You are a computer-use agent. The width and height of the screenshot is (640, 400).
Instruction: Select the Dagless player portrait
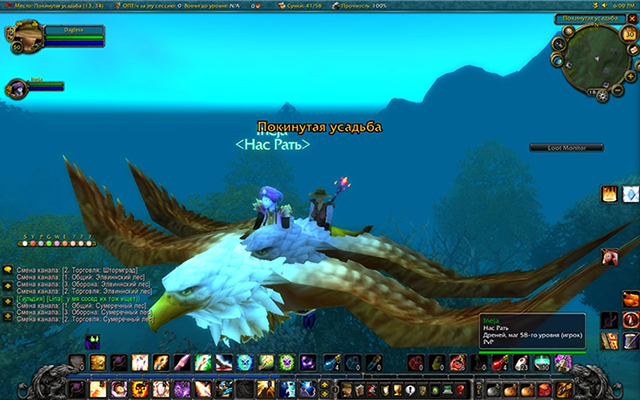22,38
